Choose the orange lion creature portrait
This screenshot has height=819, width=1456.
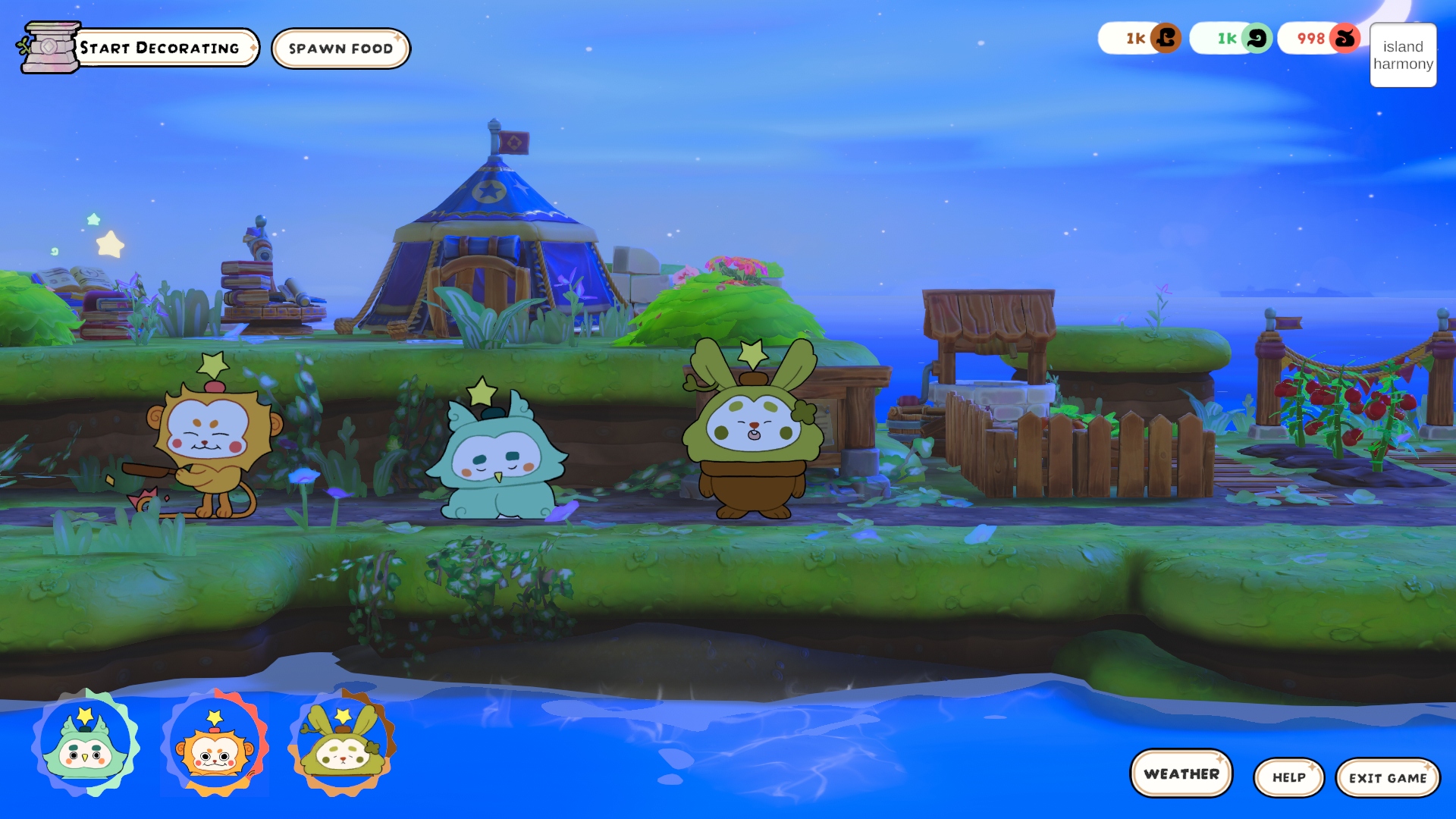pyautogui.click(x=215, y=745)
